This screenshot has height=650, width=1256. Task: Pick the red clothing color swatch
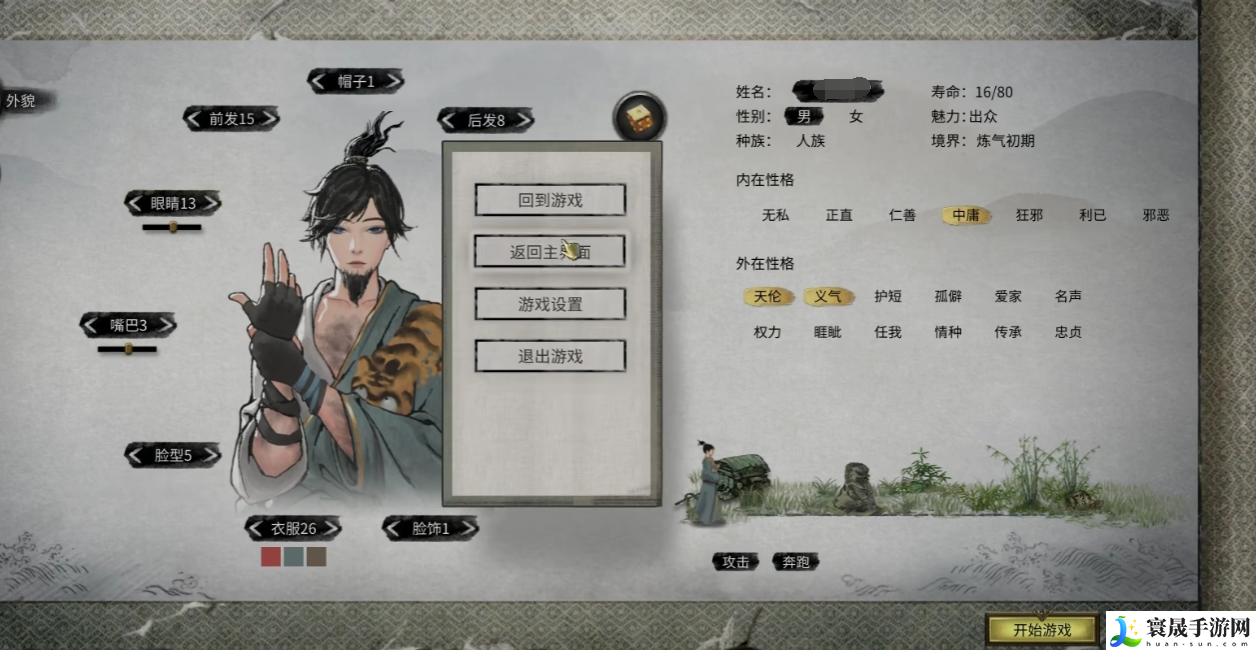(270, 557)
